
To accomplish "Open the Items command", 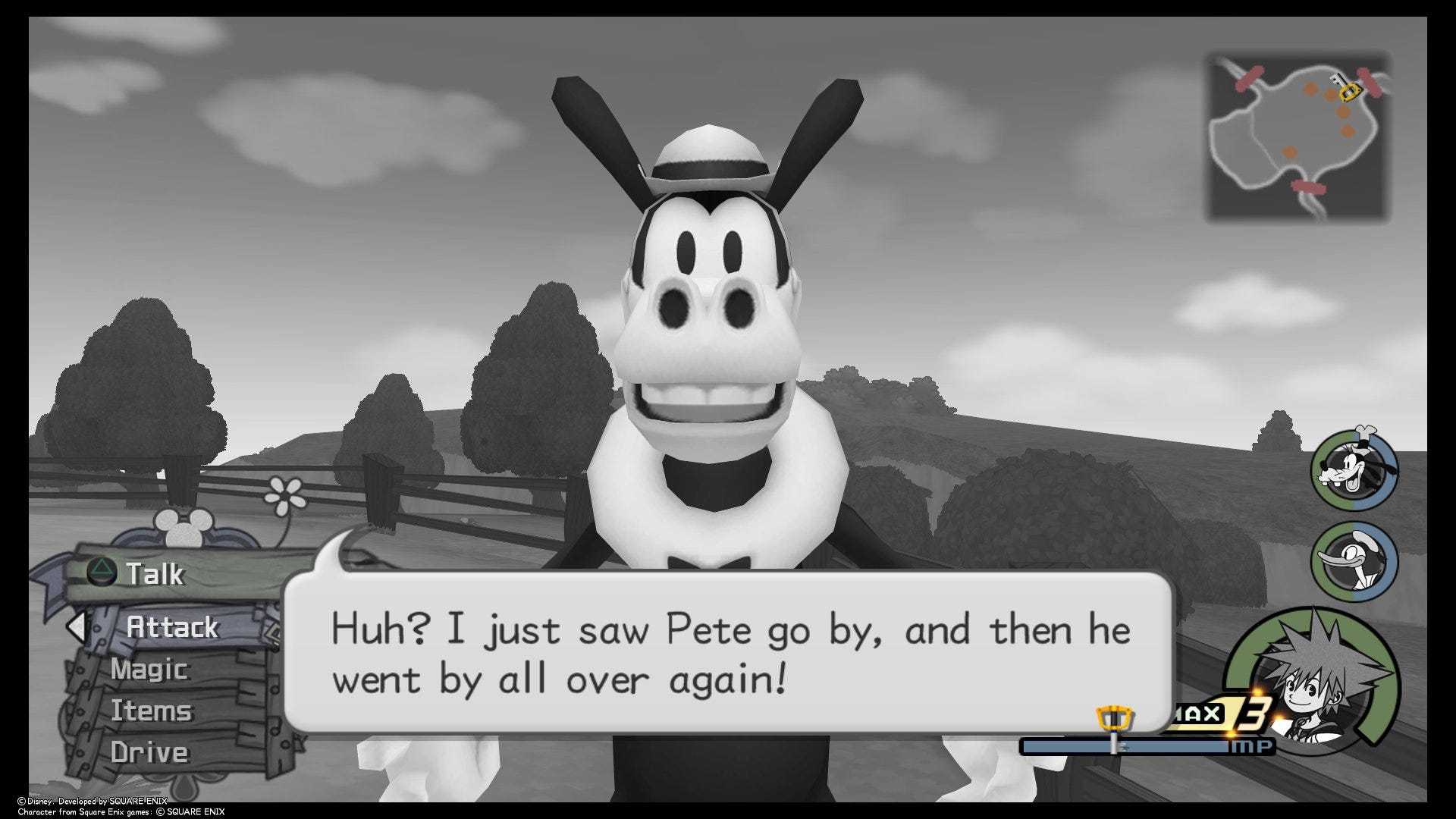I will tap(151, 711).
